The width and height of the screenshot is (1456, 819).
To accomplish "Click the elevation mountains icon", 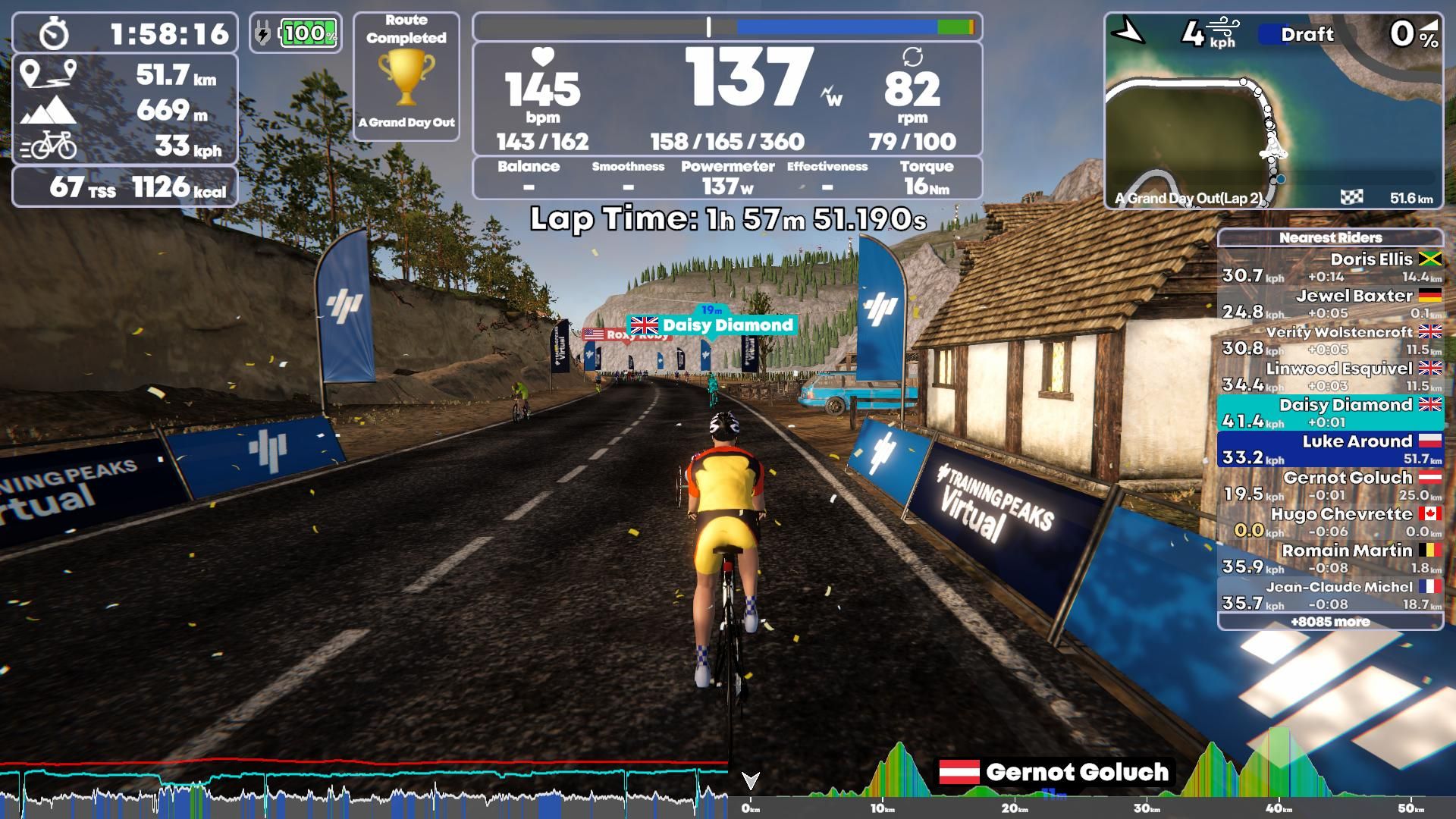I will click(50, 111).
